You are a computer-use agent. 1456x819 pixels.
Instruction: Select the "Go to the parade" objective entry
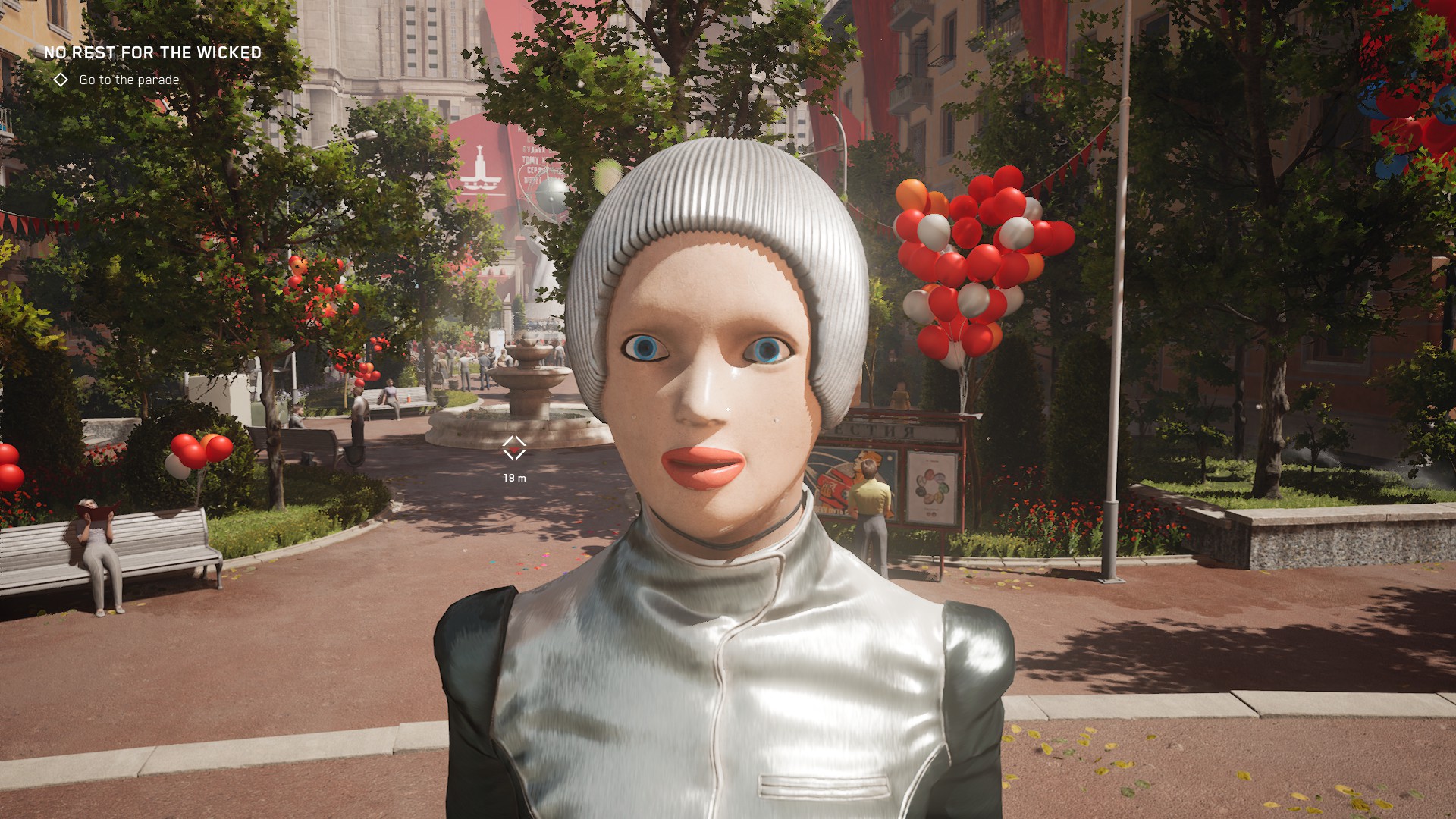(x=129, y=80)
